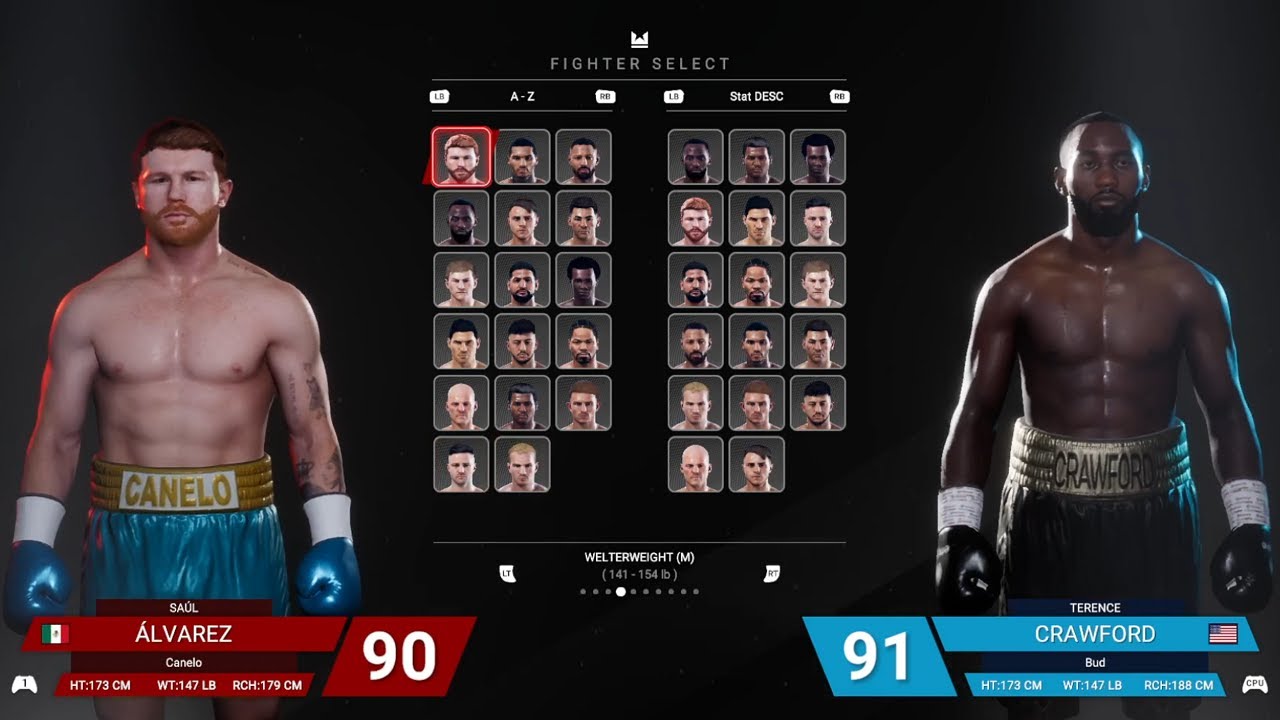Pick the bald fighter in the A-Z grid
This screenshot has height=720, width=1280.
point(461,403)
